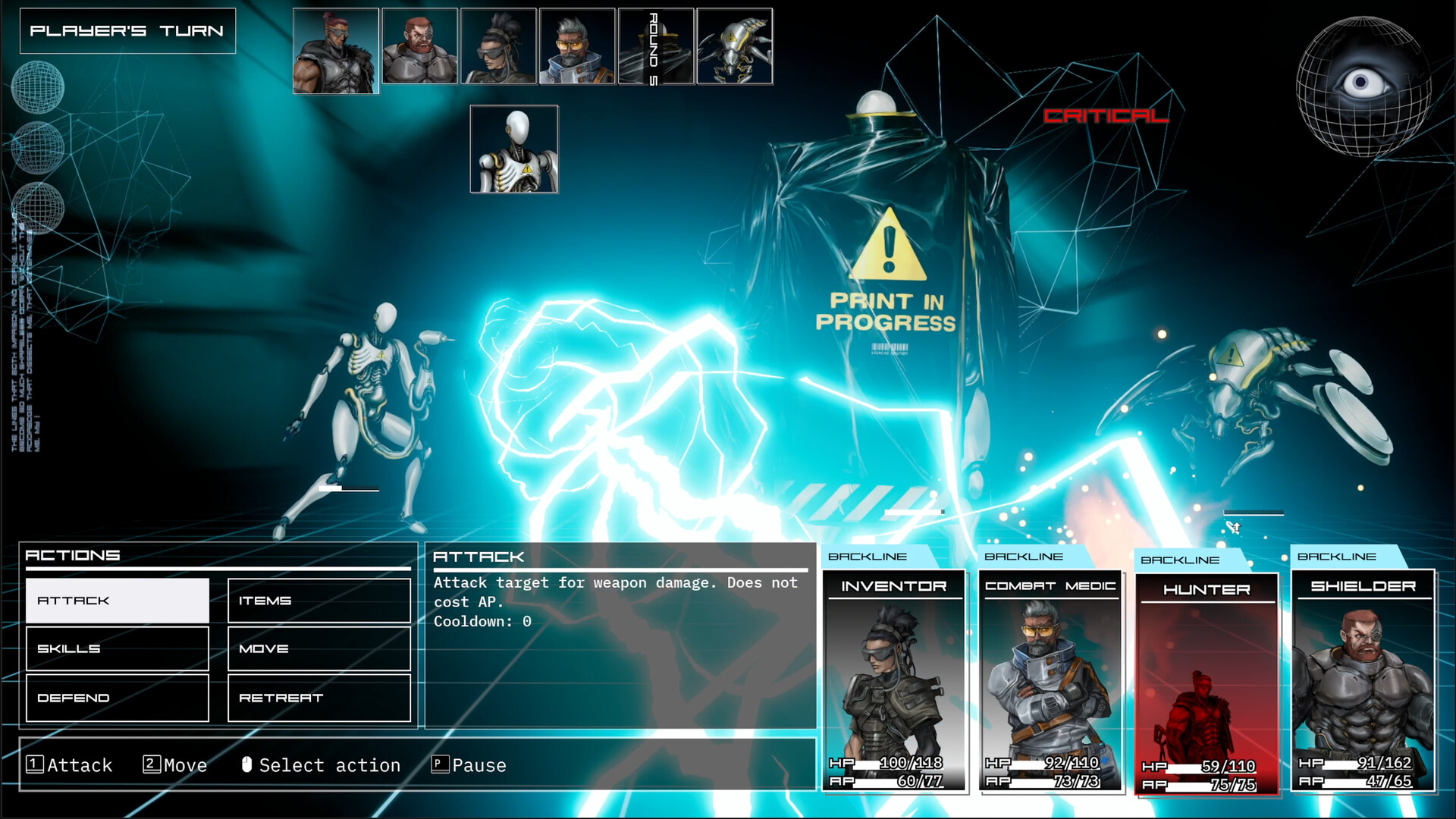
Task: Open the Skills menu
Action: 117,648
